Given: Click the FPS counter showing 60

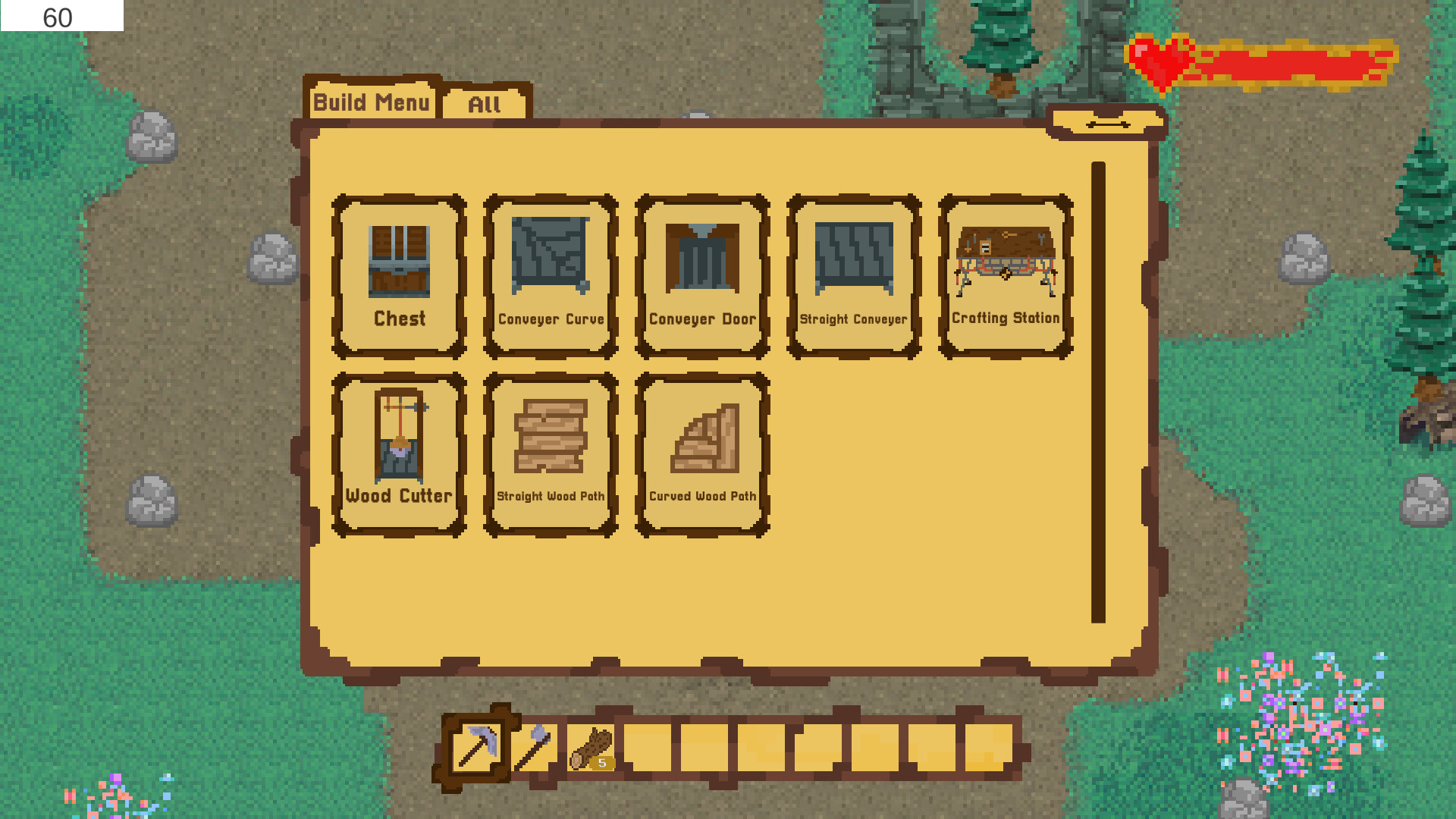Looking at the screenshot, I should pos(56,15).
